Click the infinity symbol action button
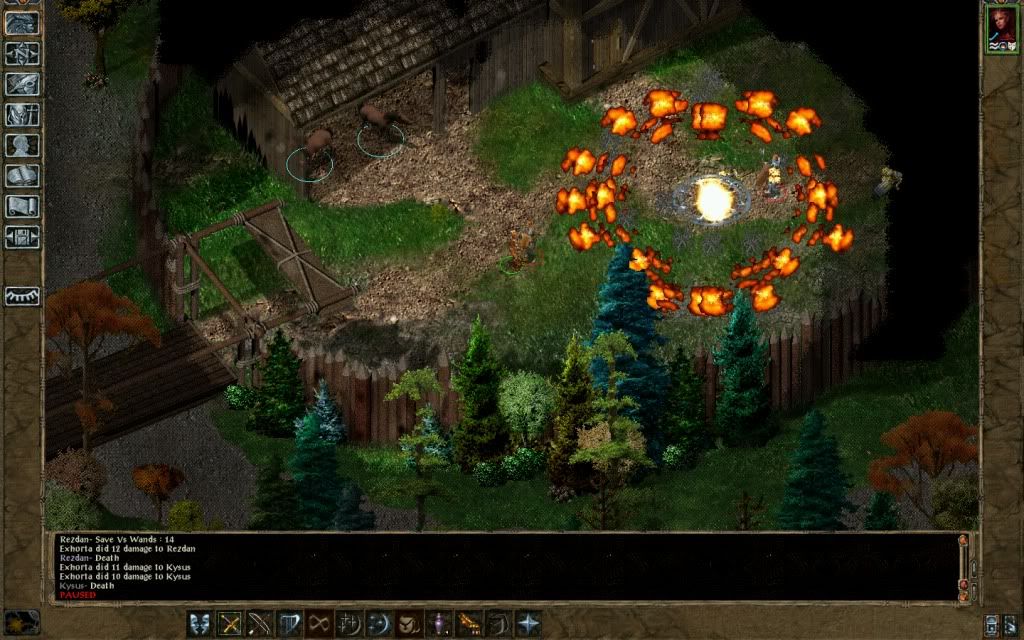This screenshot has width=1024, height=640. pyautogui.click(x=320, y=624)
